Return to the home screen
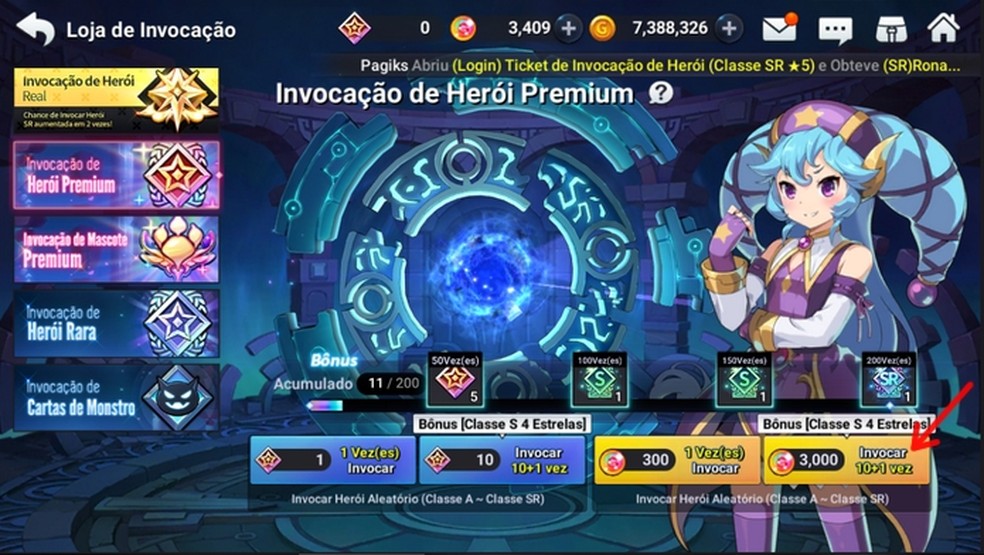This screenshot has width=984, height=555. [943, 28]
